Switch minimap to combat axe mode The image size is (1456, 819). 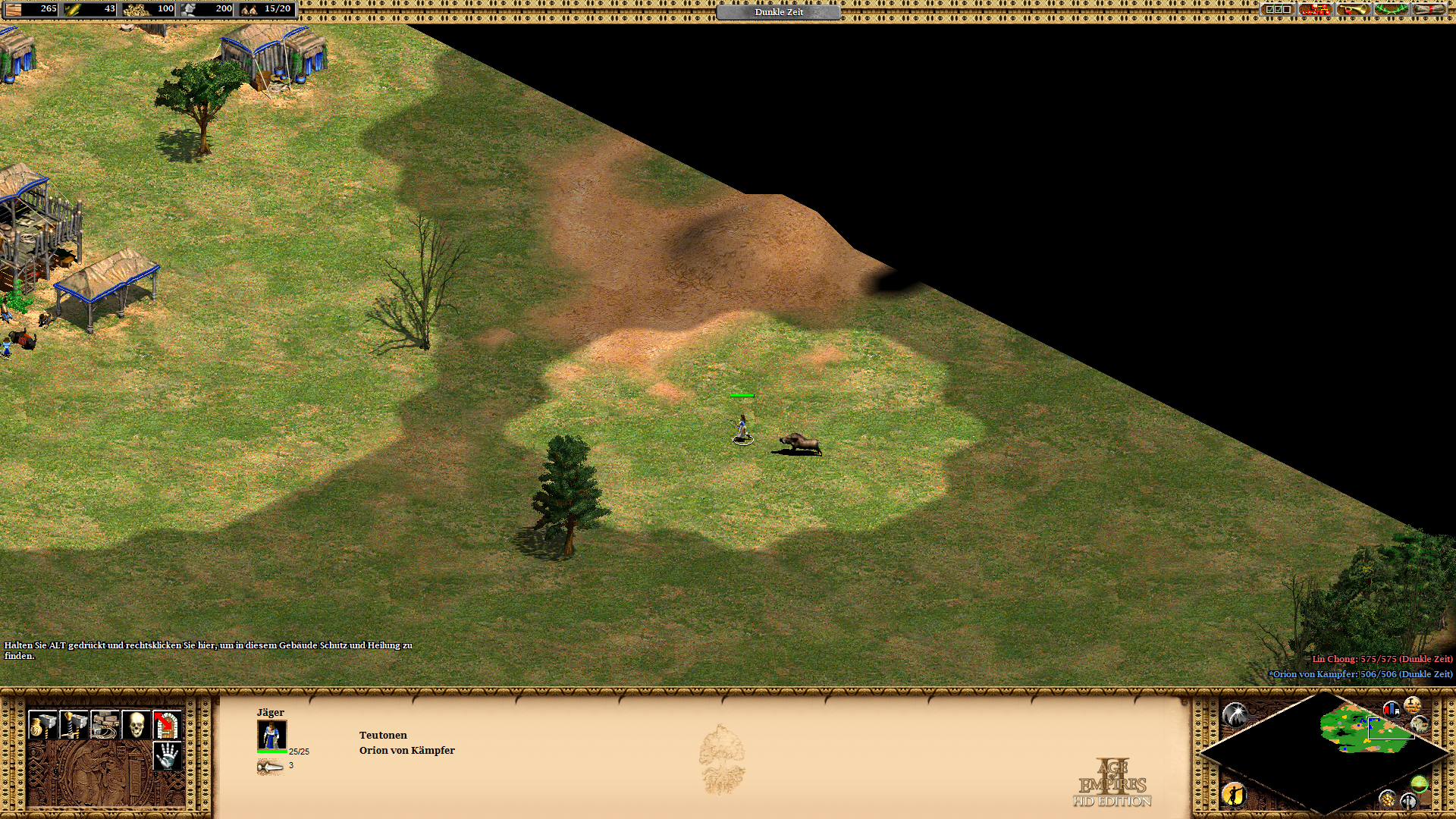pyautogui.click(x=1408, y=801)
